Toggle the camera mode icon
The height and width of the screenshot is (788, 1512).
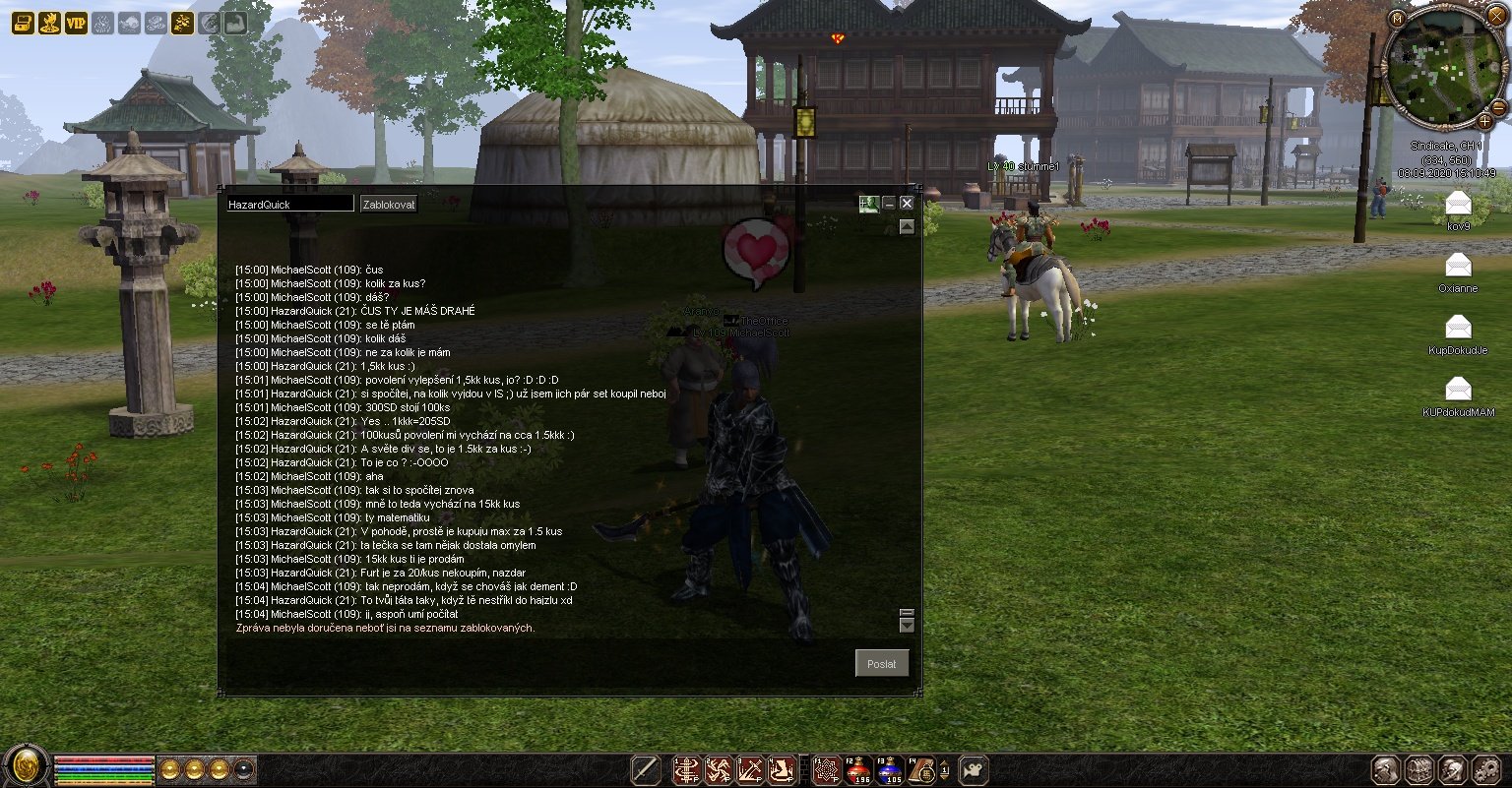(x=974, y=770)
